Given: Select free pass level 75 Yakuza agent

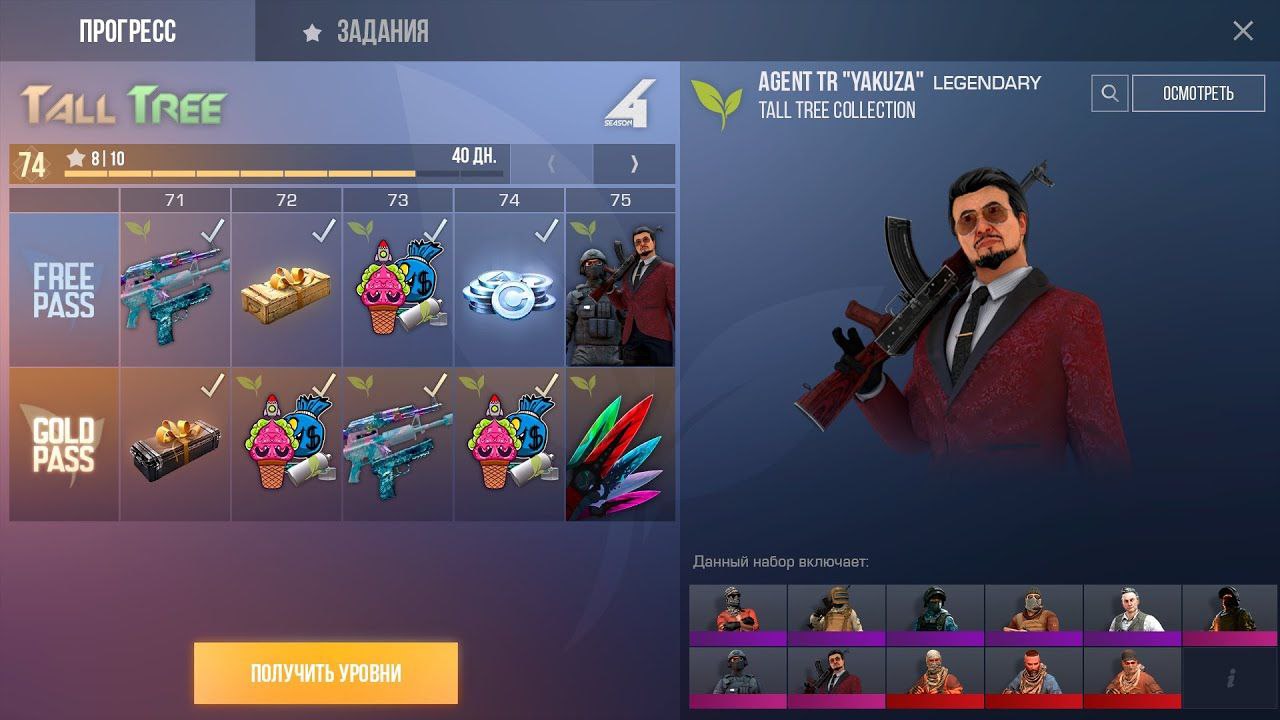Looking at the screenshot, I should point(621,290).
